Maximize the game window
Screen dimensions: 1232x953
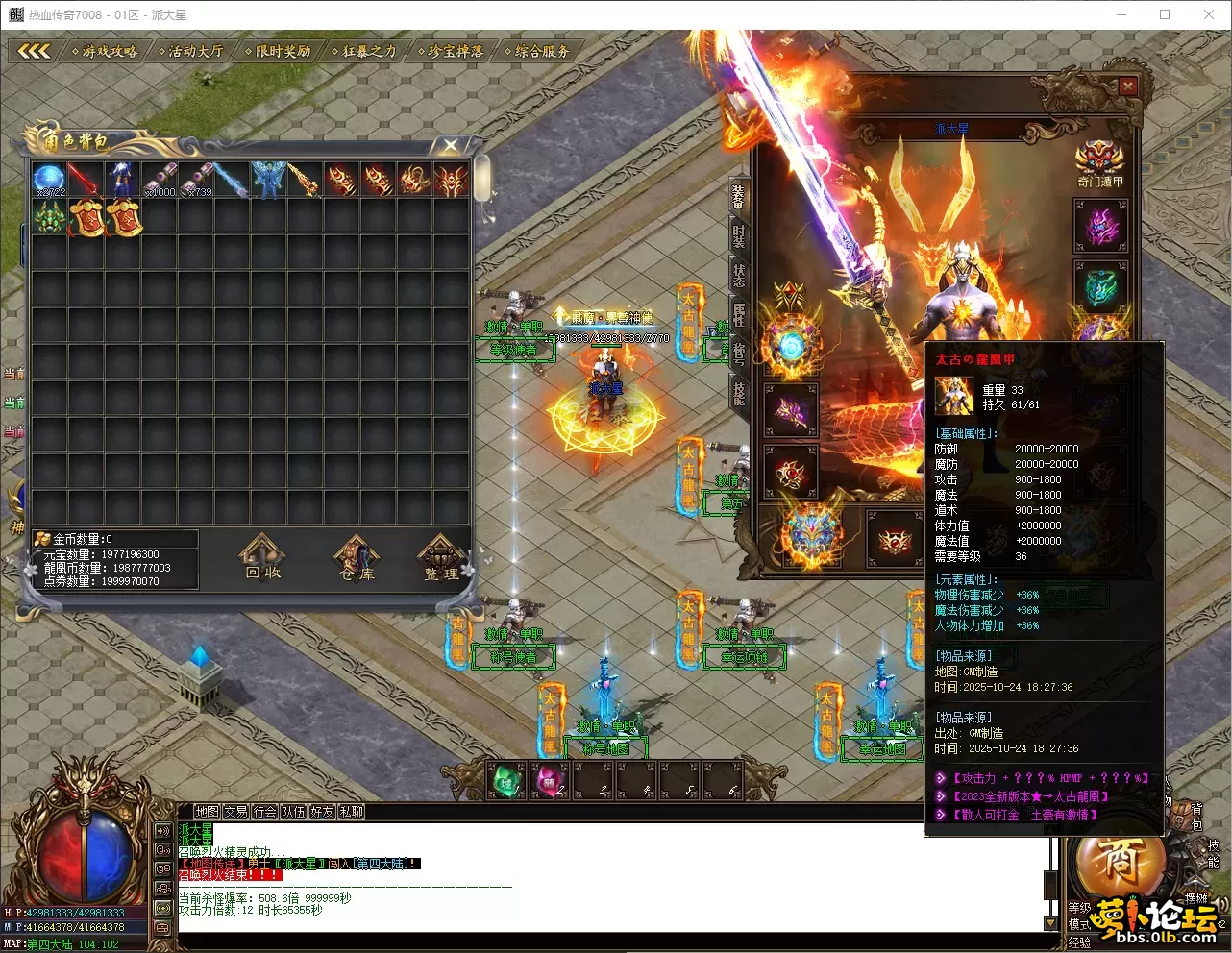(1165, 14)
